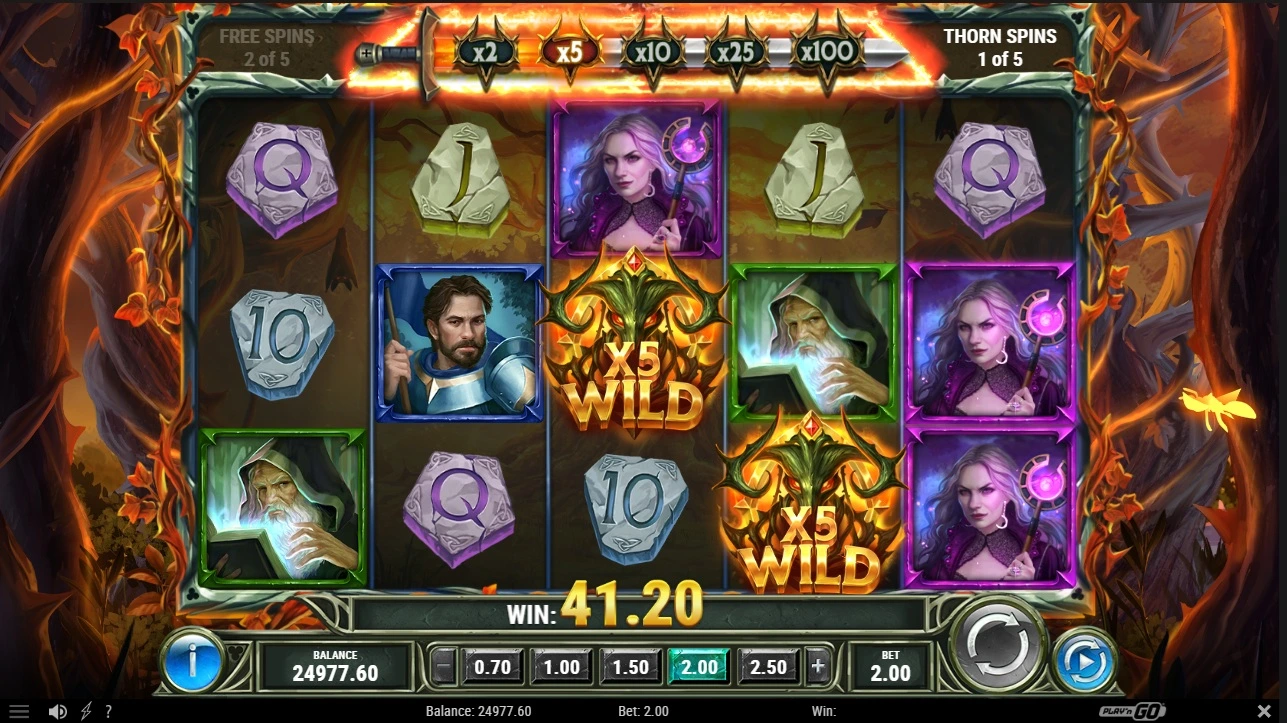The image size is (1287, 723).
Task: Activate the blue auto play button
Action: [x=1084, y=661]
